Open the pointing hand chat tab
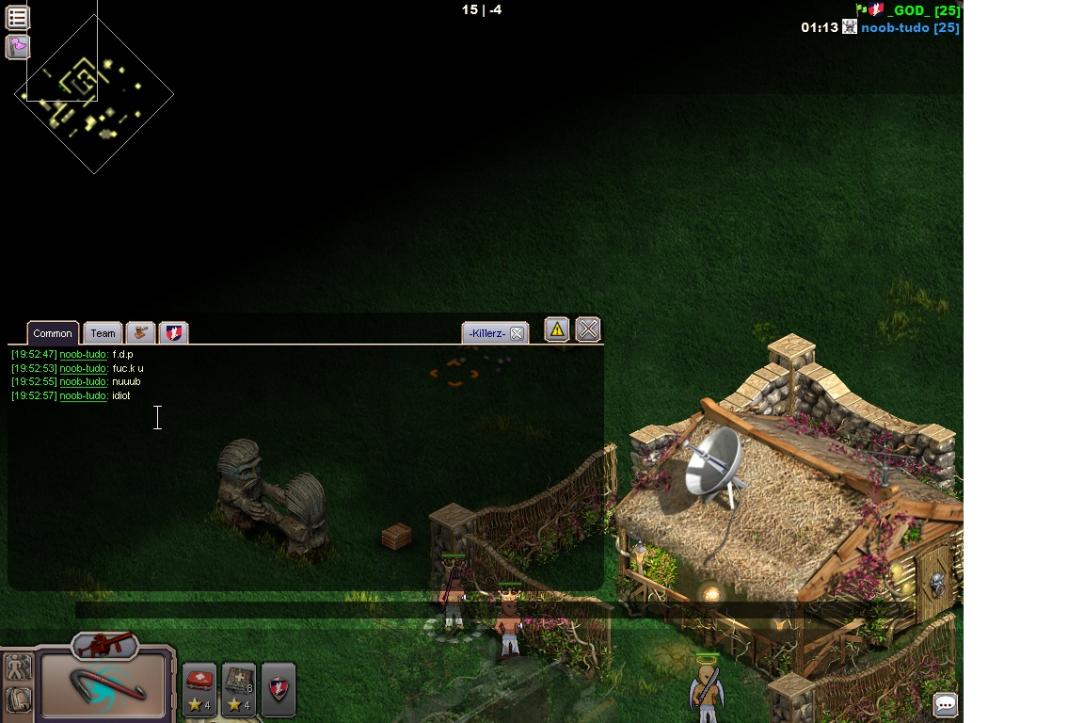 [141, 332]
